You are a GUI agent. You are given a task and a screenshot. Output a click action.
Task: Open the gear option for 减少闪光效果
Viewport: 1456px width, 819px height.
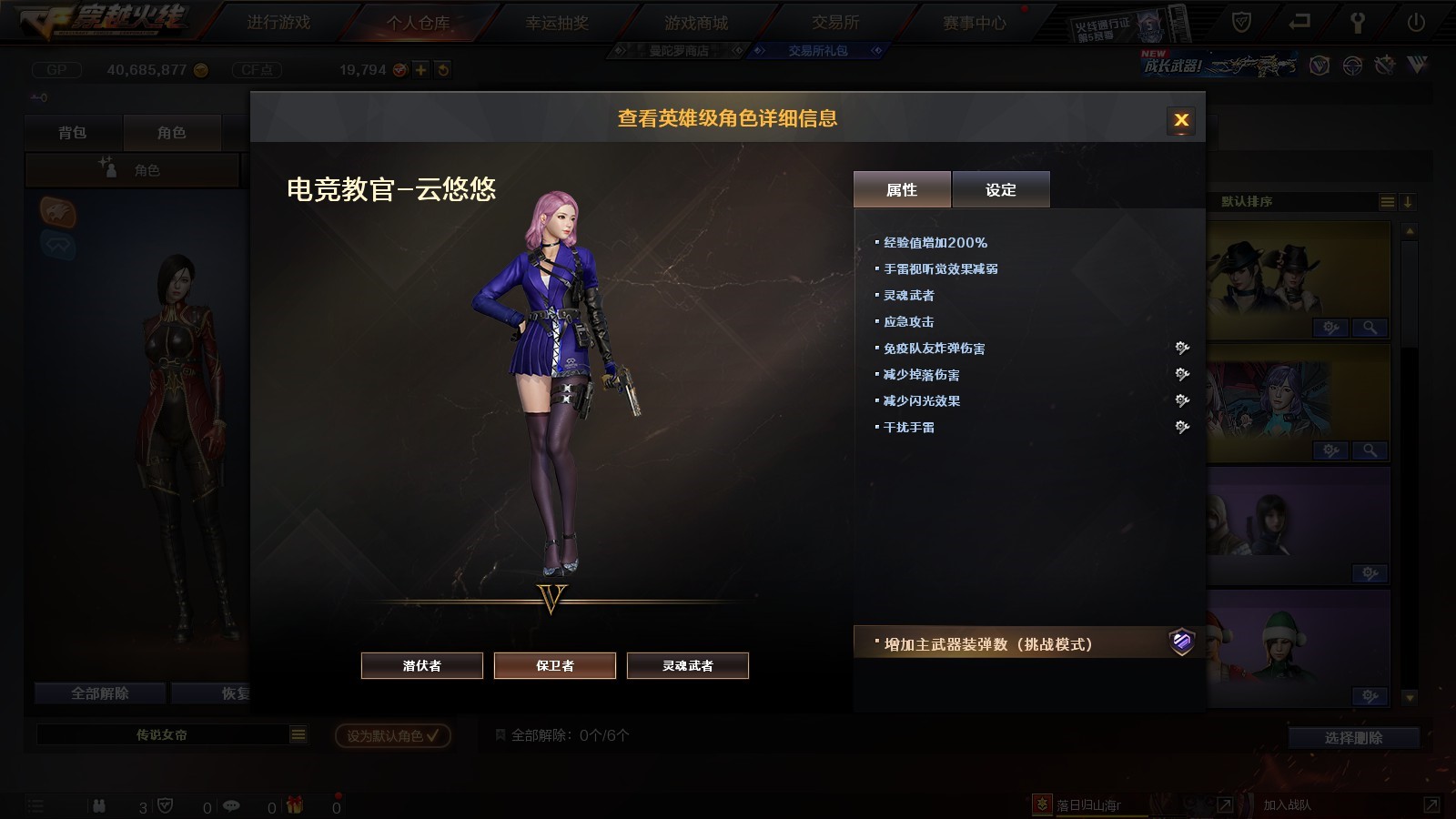click(1182, 400)
